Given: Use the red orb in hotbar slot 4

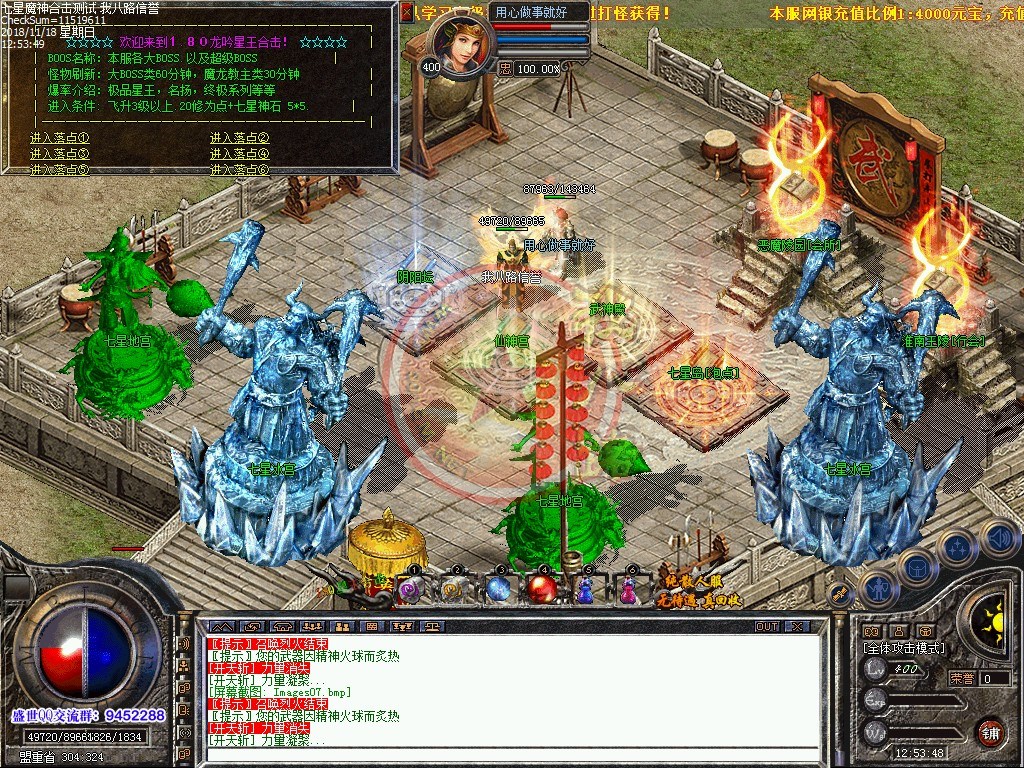Looking at the screenshot, I should pyautogui.click(x=542, y=590).
